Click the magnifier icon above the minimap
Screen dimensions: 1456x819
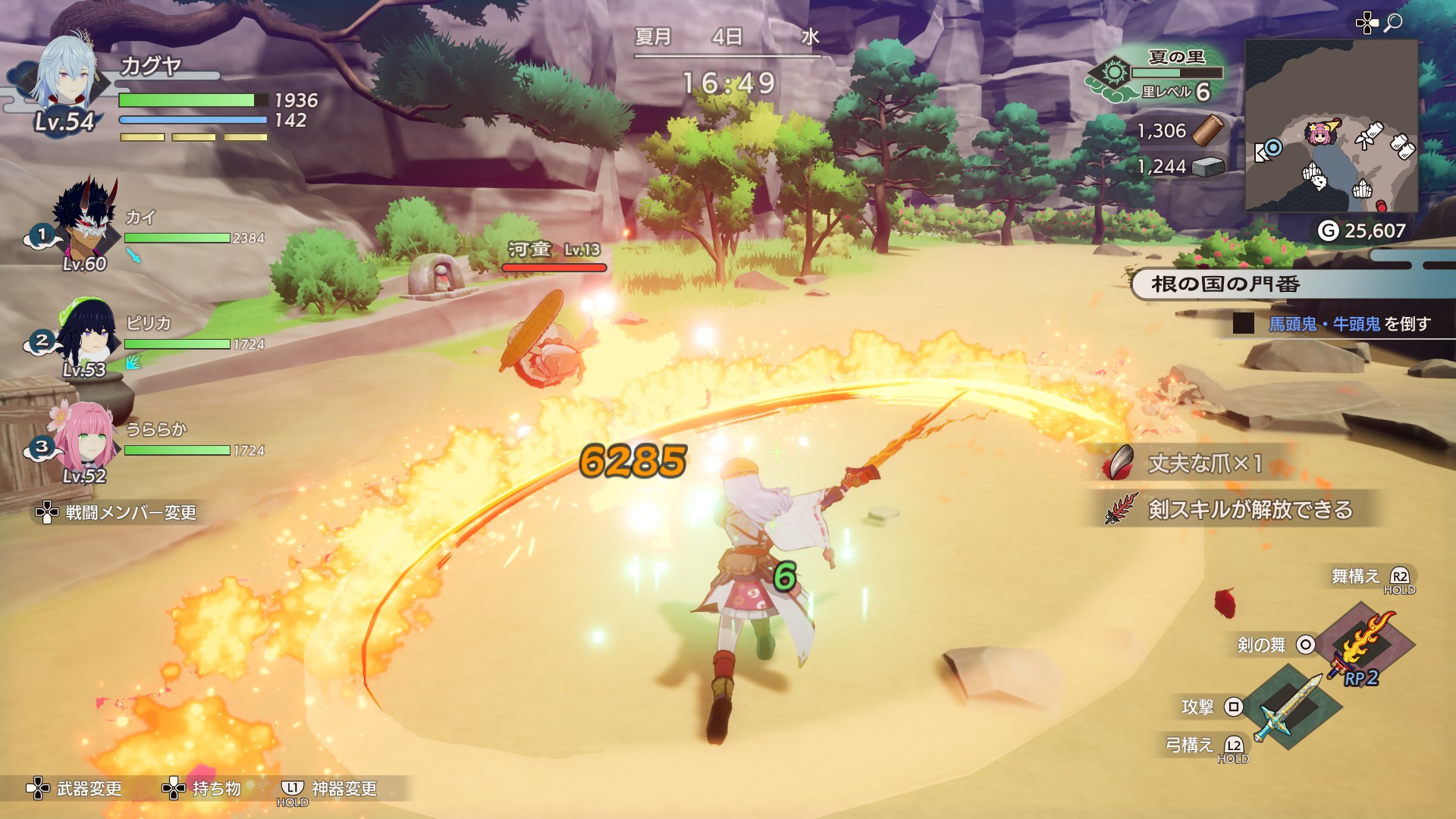pos(1393,23)
